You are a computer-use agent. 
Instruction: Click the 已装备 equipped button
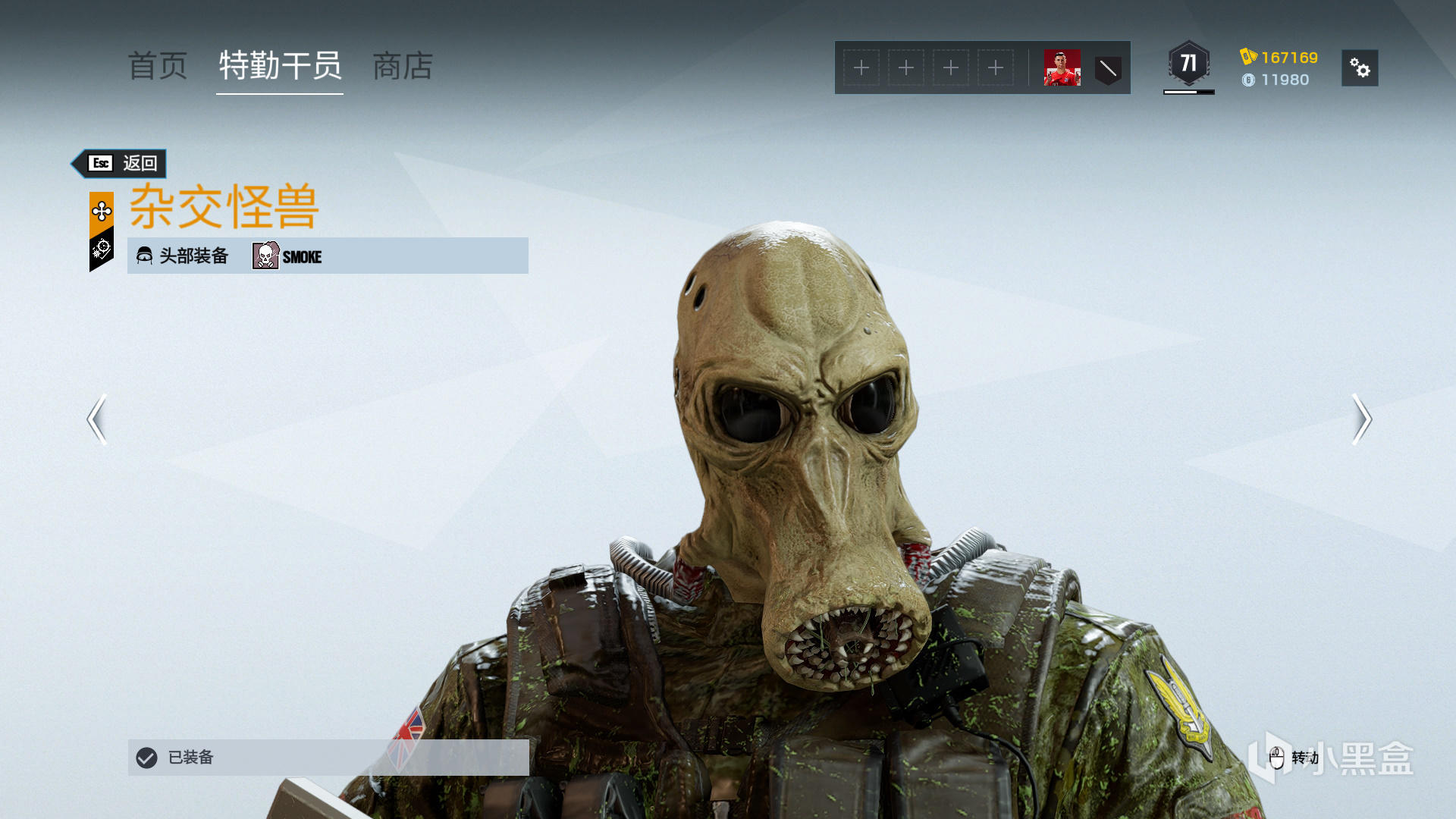point(328,757)
